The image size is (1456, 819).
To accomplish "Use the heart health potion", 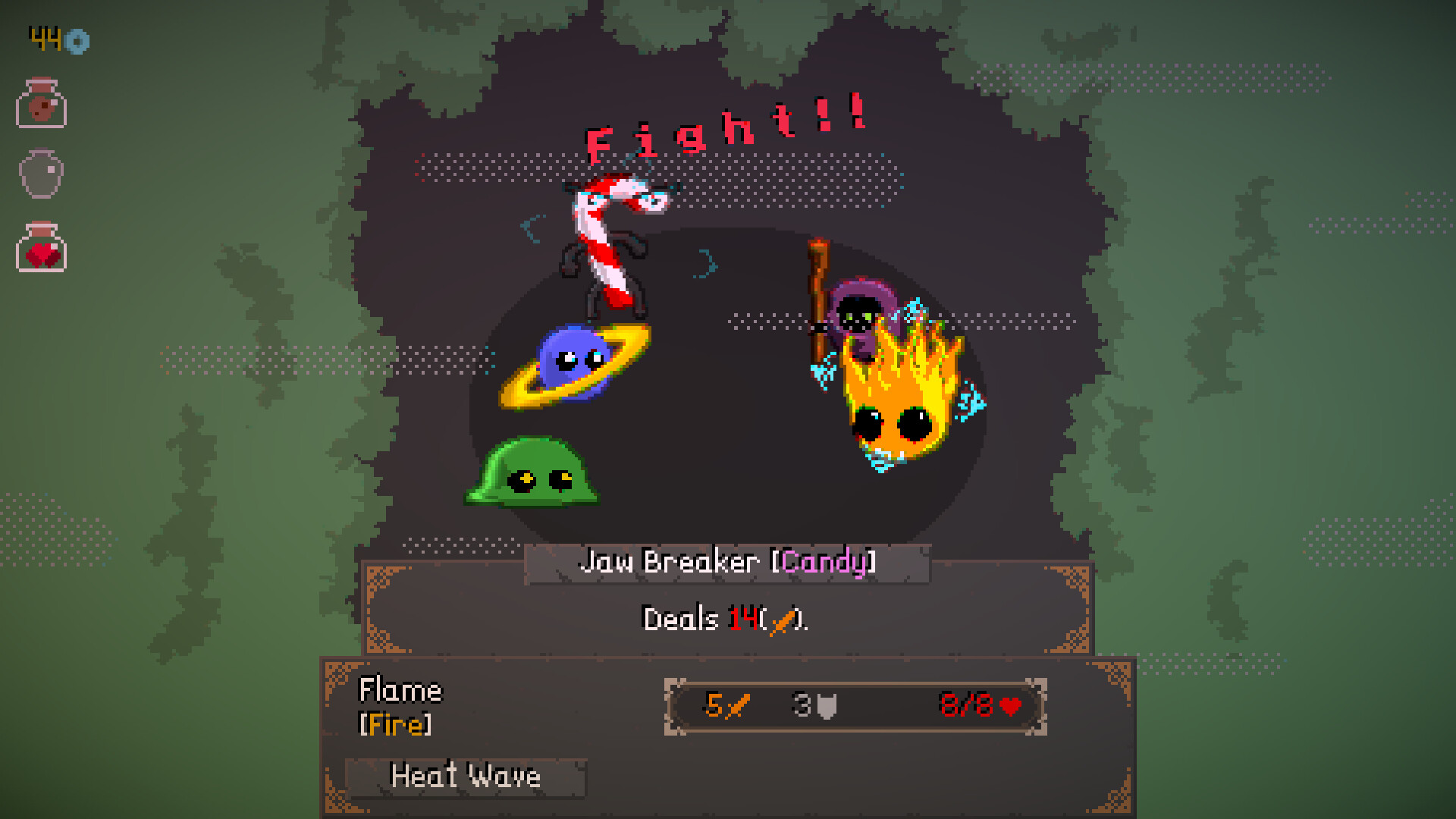I will [x=42, y=248].
